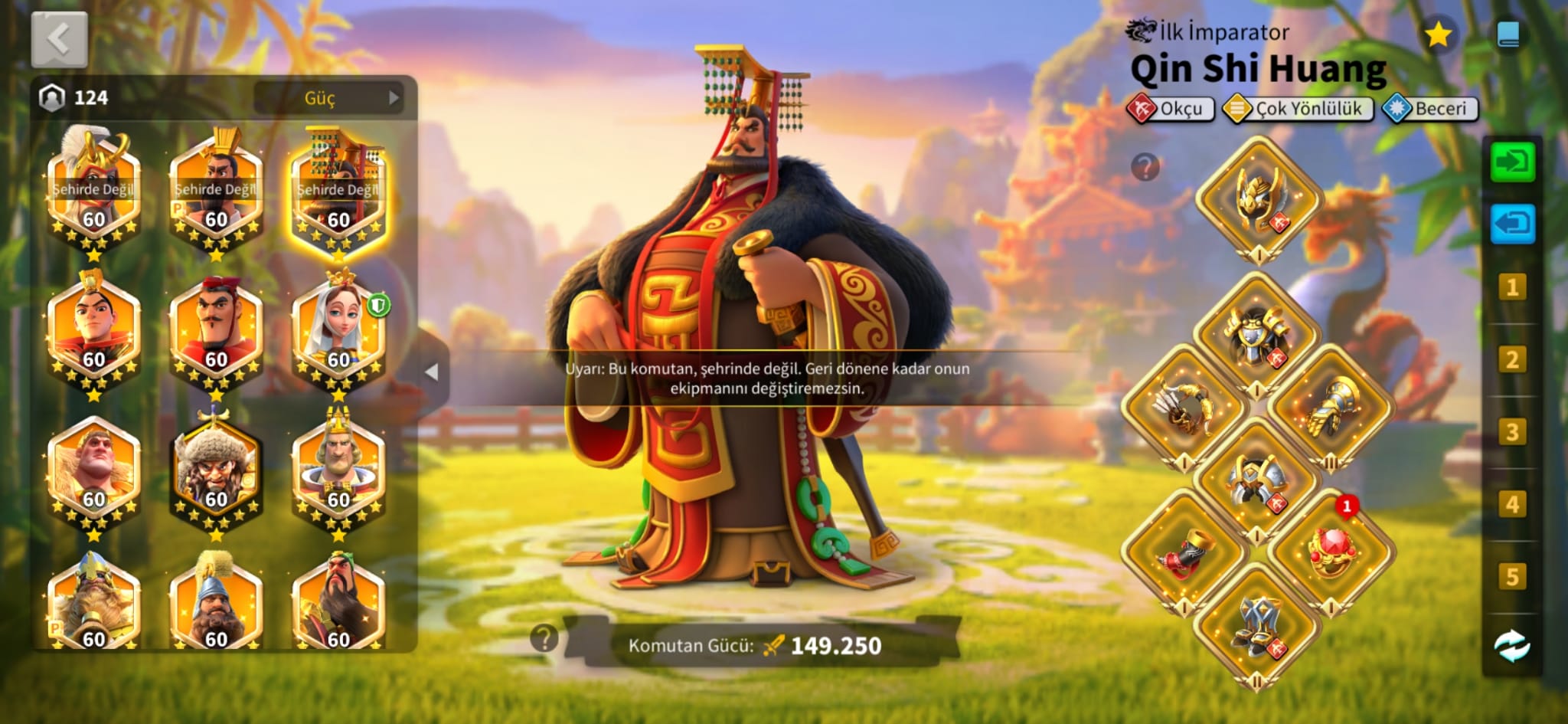Switch to equipment preset 1
Image resolution: width=1568 pixels, height=724 pixels.
tap(1512, 288)
